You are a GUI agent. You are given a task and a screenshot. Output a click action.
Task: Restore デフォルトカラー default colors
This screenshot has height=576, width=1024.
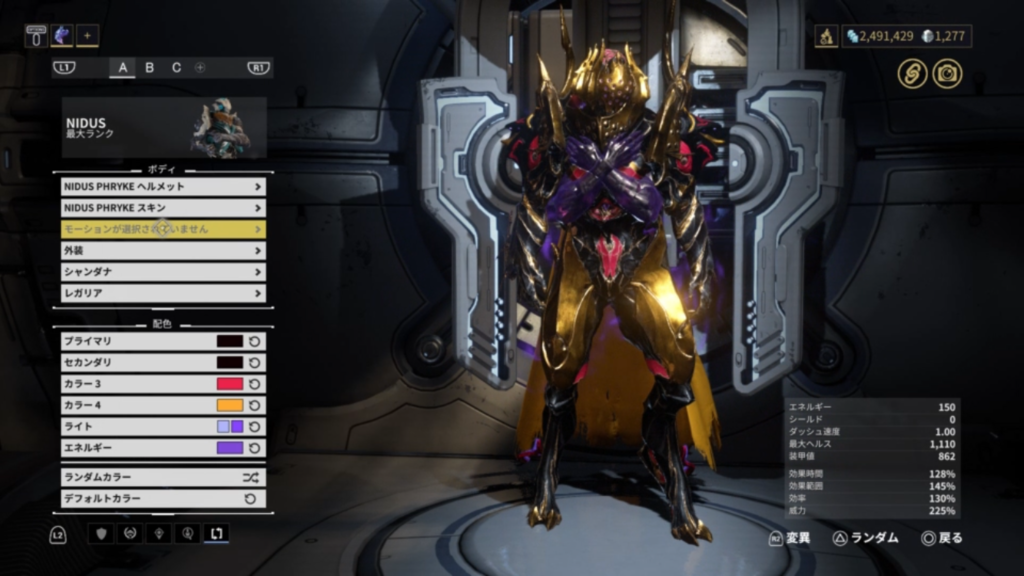pos(163,498)
